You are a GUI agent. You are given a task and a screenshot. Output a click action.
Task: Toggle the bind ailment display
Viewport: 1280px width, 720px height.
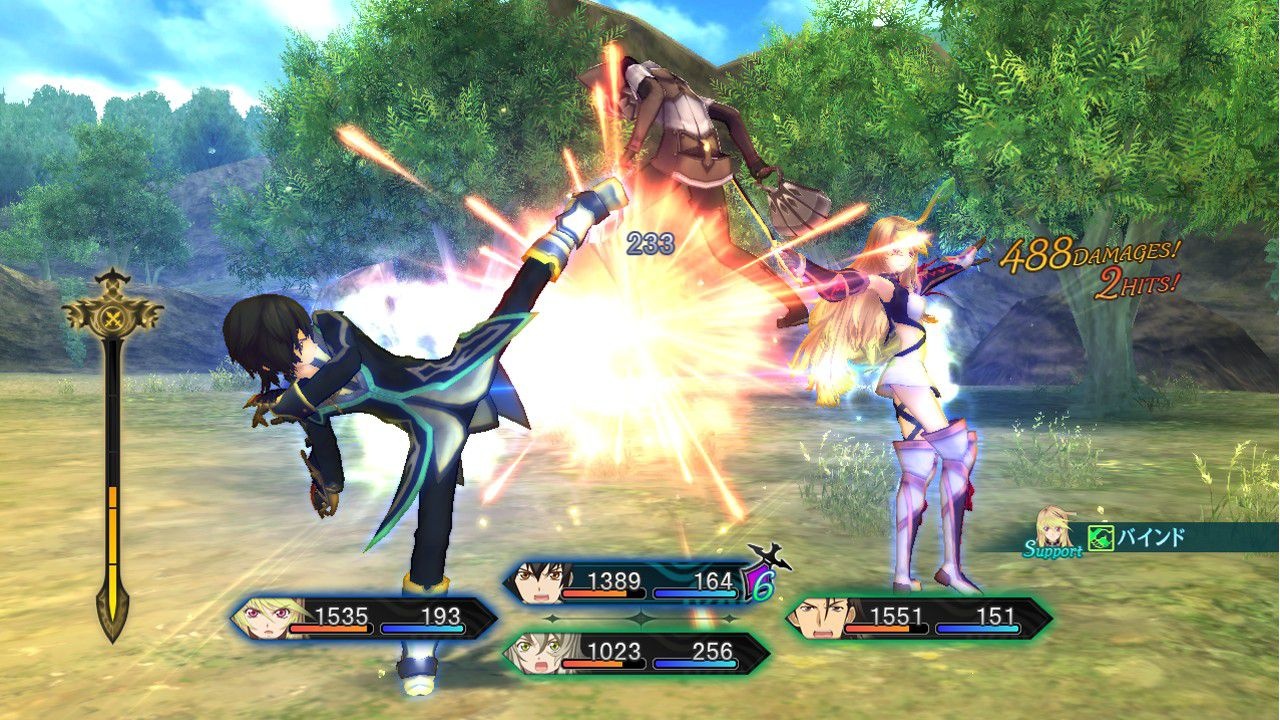tap(1150, 535)
